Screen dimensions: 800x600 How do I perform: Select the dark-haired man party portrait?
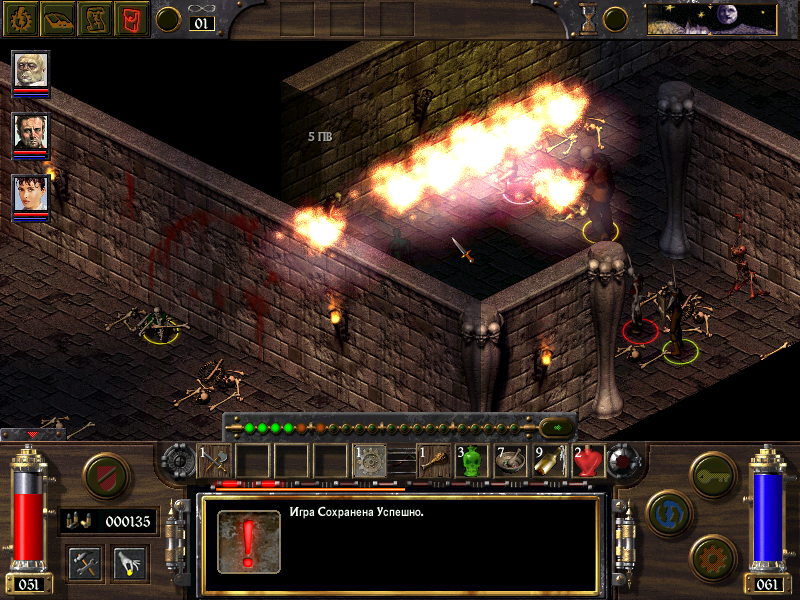pos(31,132)
